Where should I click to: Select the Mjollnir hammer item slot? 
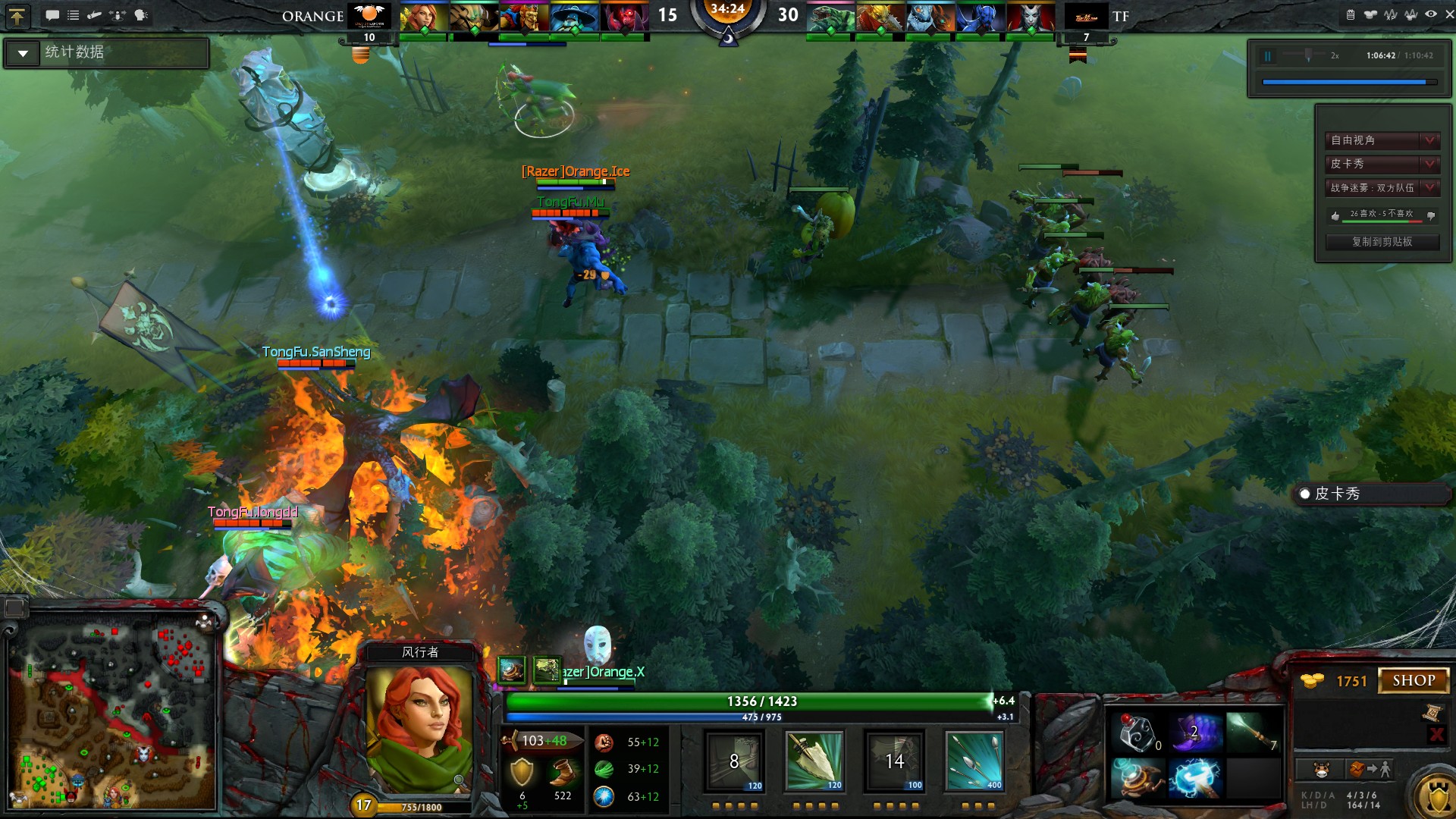[1194, 779]
